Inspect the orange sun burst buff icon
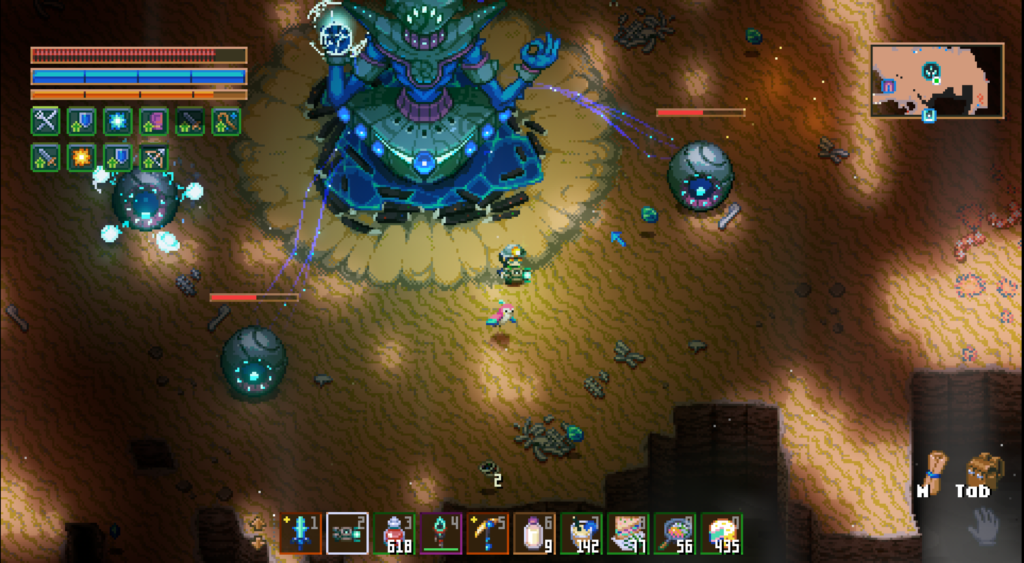 coord(81,157)
